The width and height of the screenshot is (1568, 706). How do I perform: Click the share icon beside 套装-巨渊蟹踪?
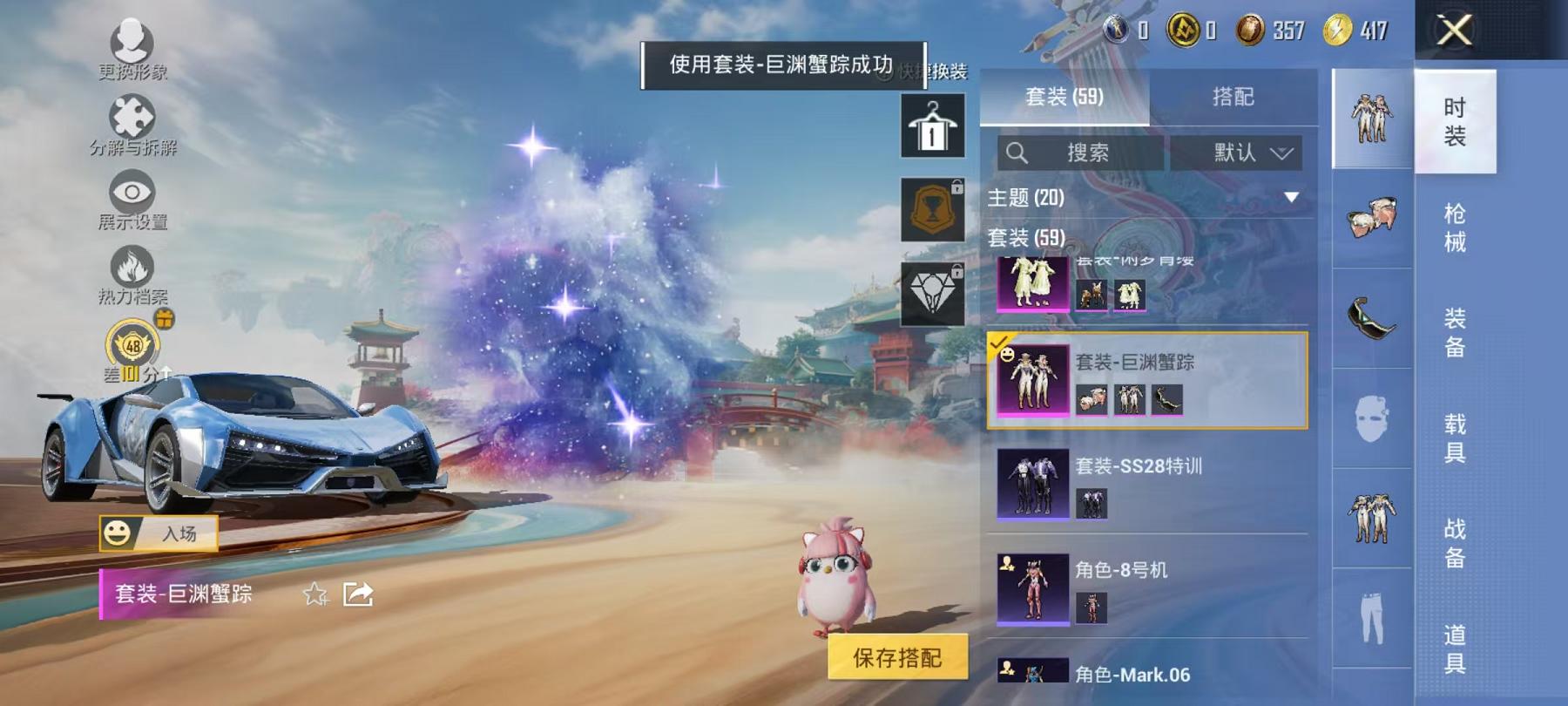[358, 594]
